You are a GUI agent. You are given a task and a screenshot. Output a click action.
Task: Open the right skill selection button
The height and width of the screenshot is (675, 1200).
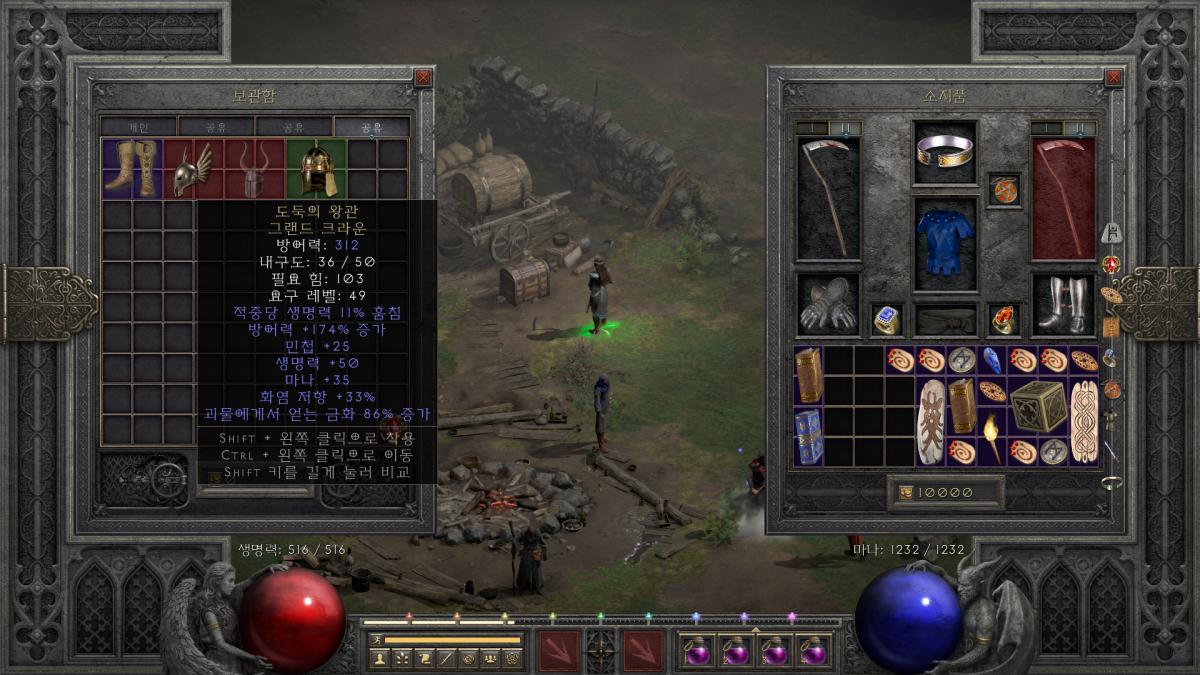(x=643, y=650)
